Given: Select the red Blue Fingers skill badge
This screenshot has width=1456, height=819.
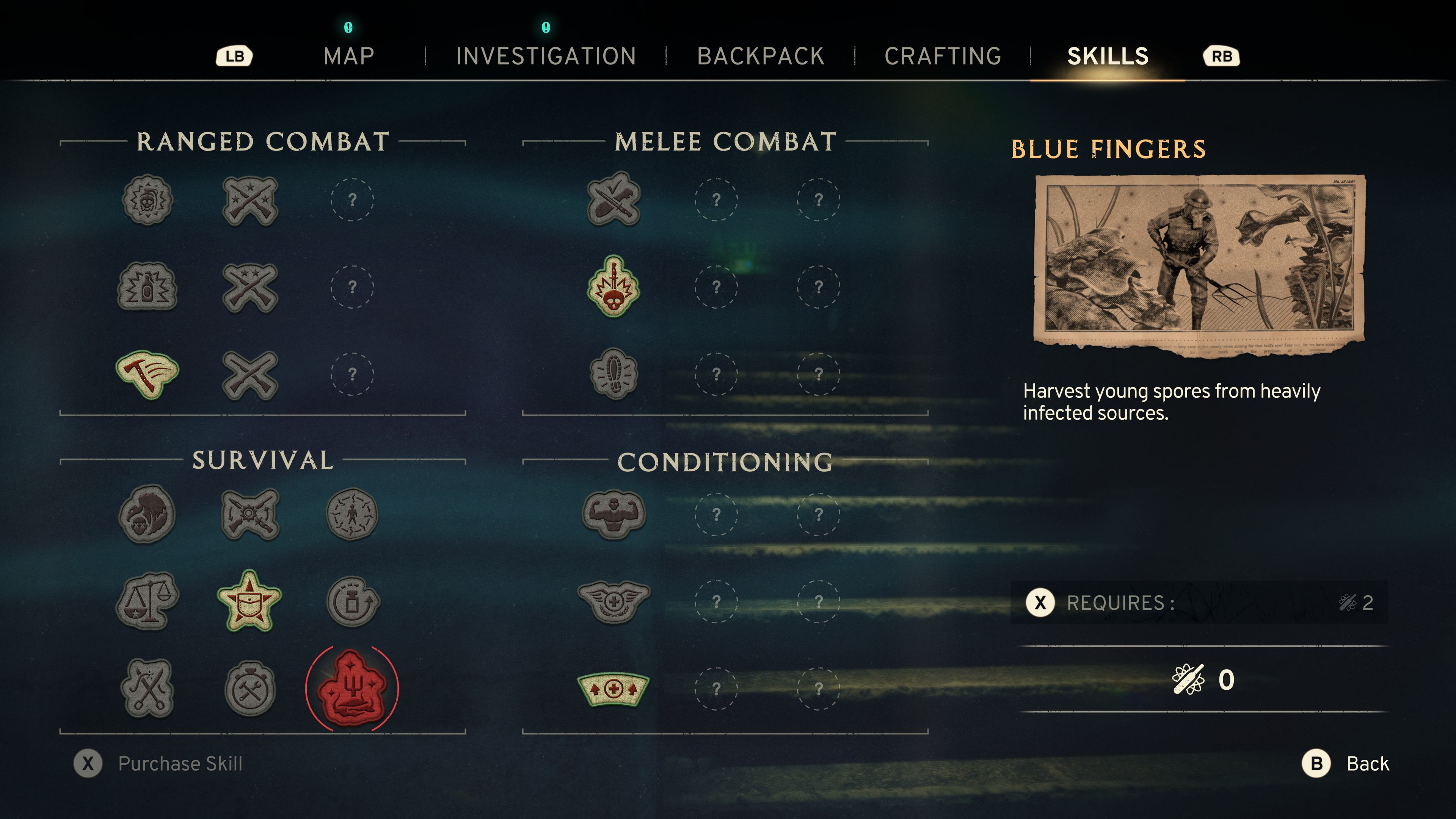Looking at the screenshot, I should (x=351, y=688).
